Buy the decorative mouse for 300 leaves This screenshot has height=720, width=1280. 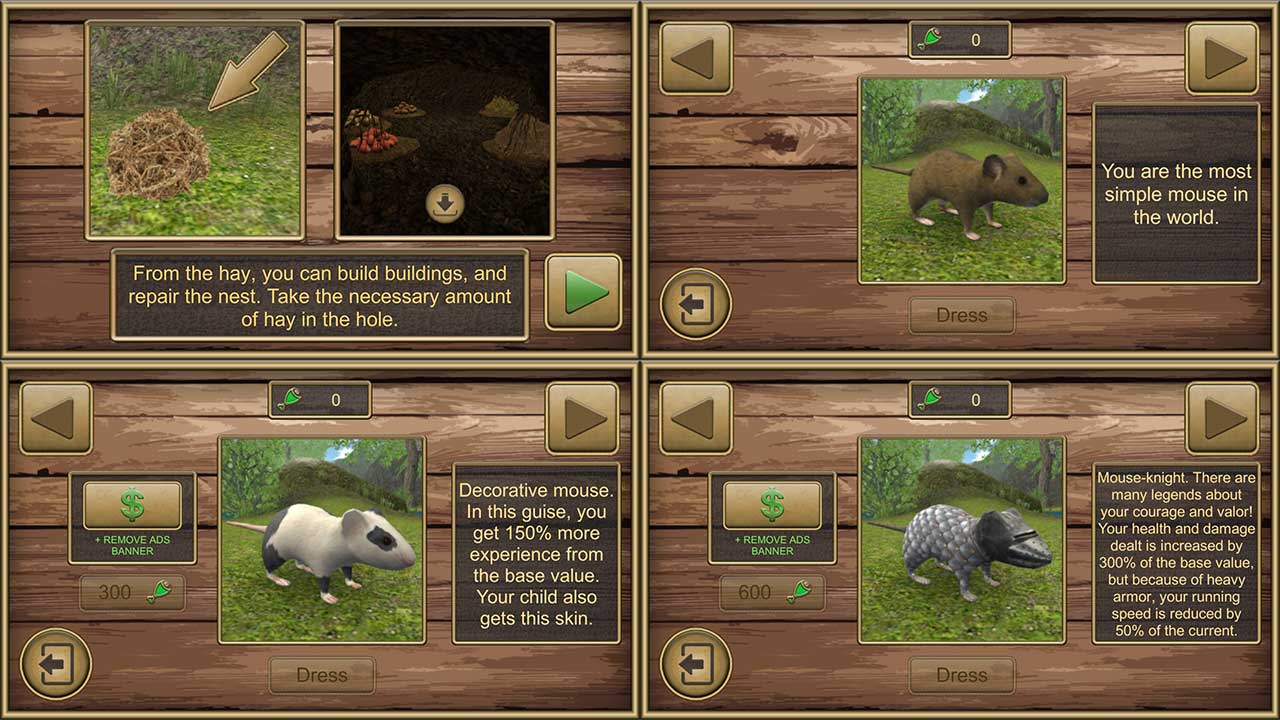pos(131,593)
